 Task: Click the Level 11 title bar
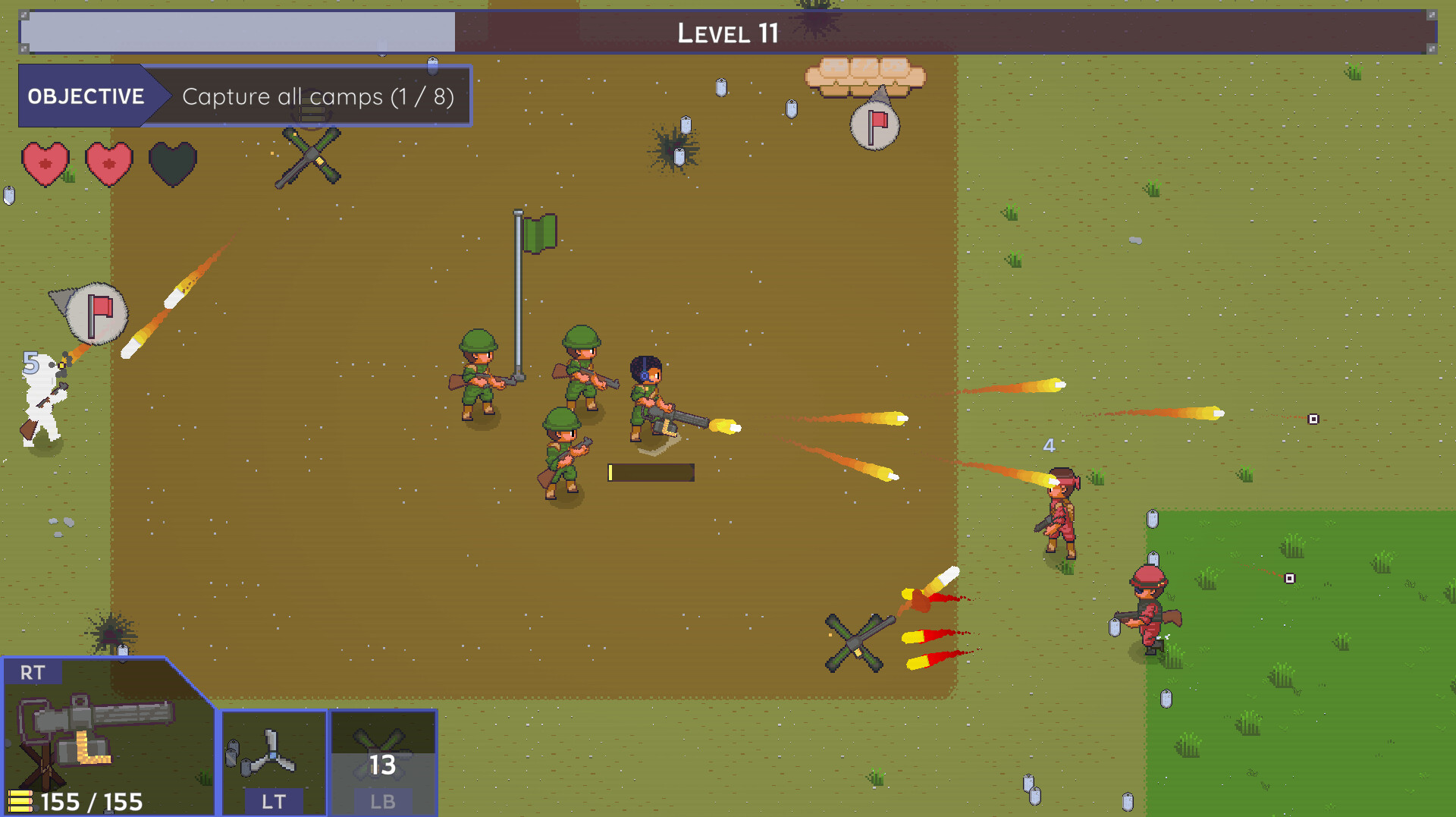pos(728,32)
